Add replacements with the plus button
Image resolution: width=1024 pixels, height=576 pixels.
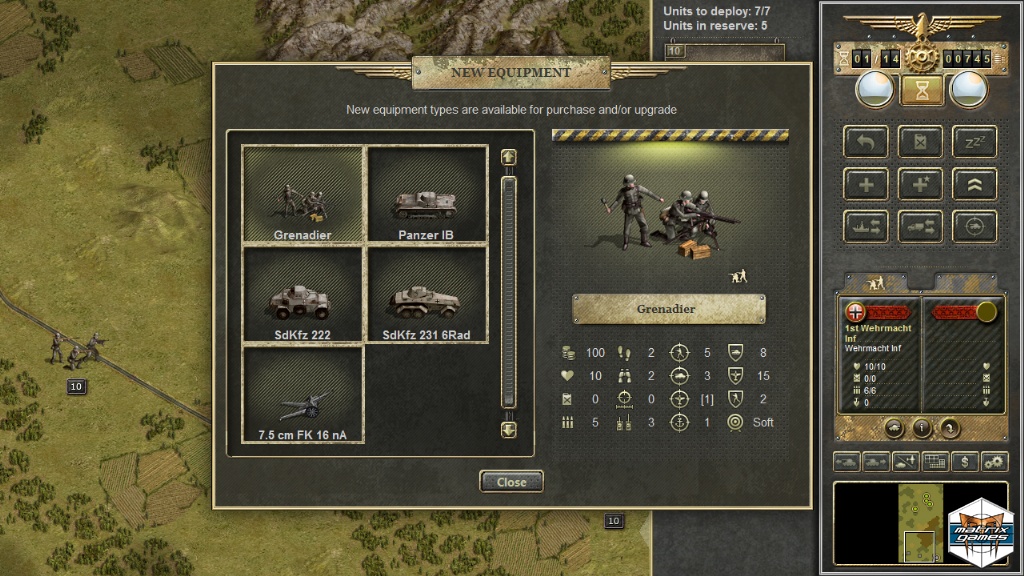865,184
